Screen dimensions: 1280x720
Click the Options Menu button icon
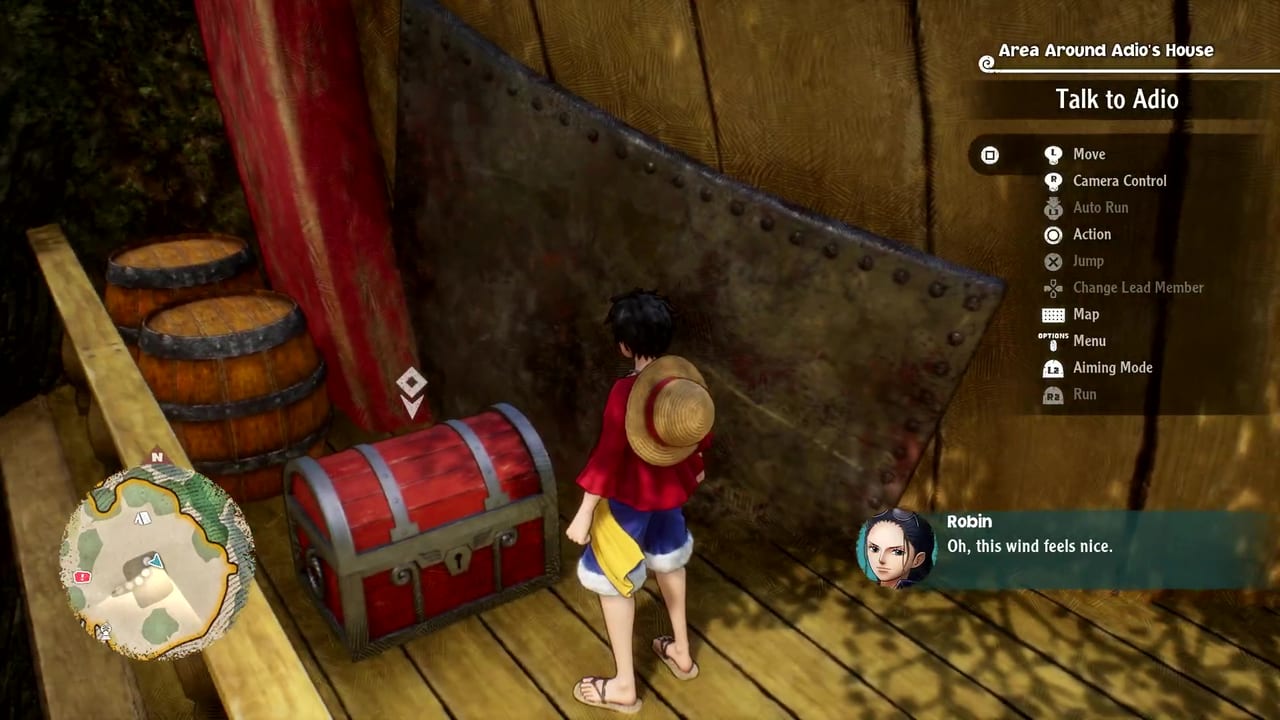click(x=1053, y=341)
